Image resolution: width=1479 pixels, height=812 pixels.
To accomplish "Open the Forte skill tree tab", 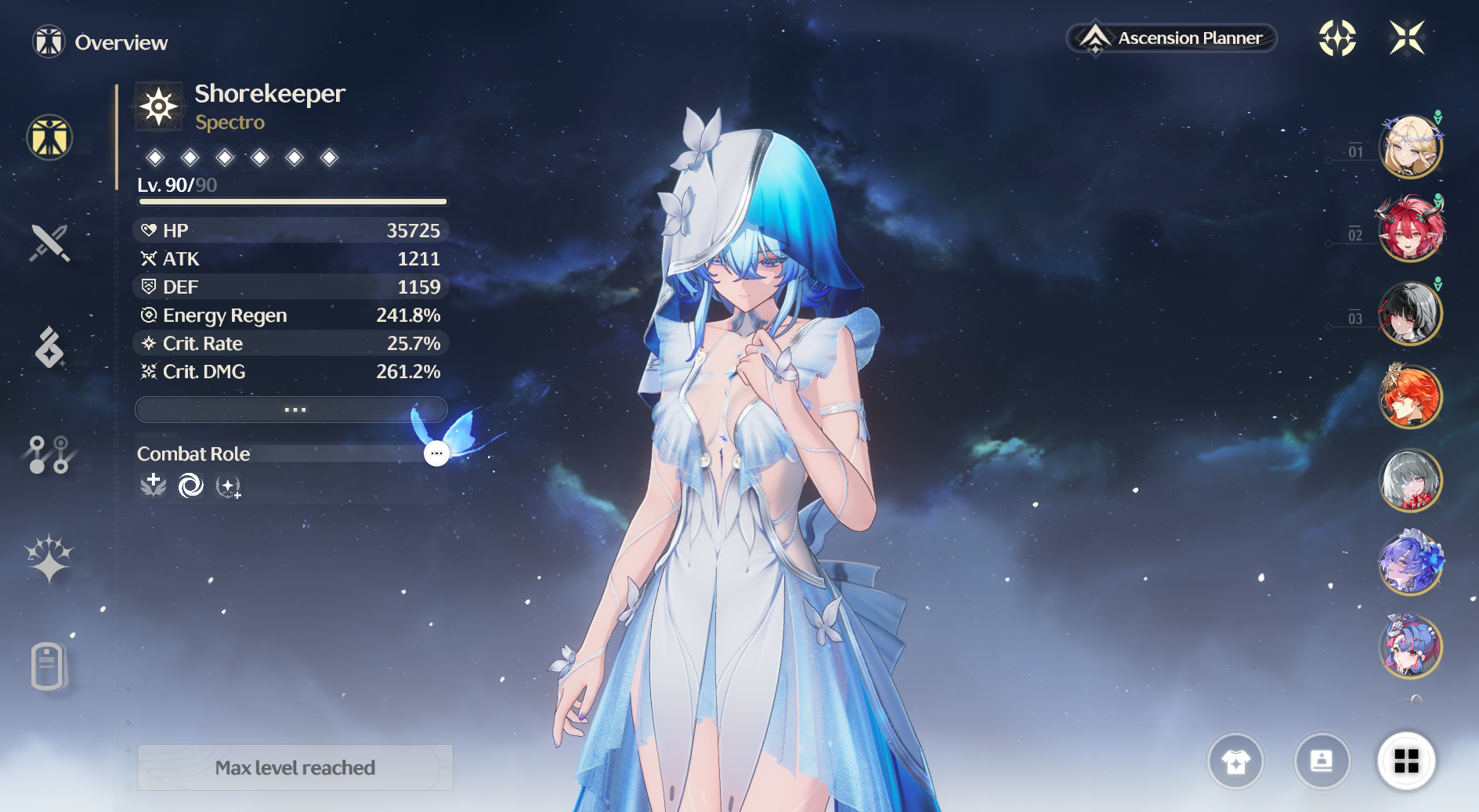I will point(49,454).
